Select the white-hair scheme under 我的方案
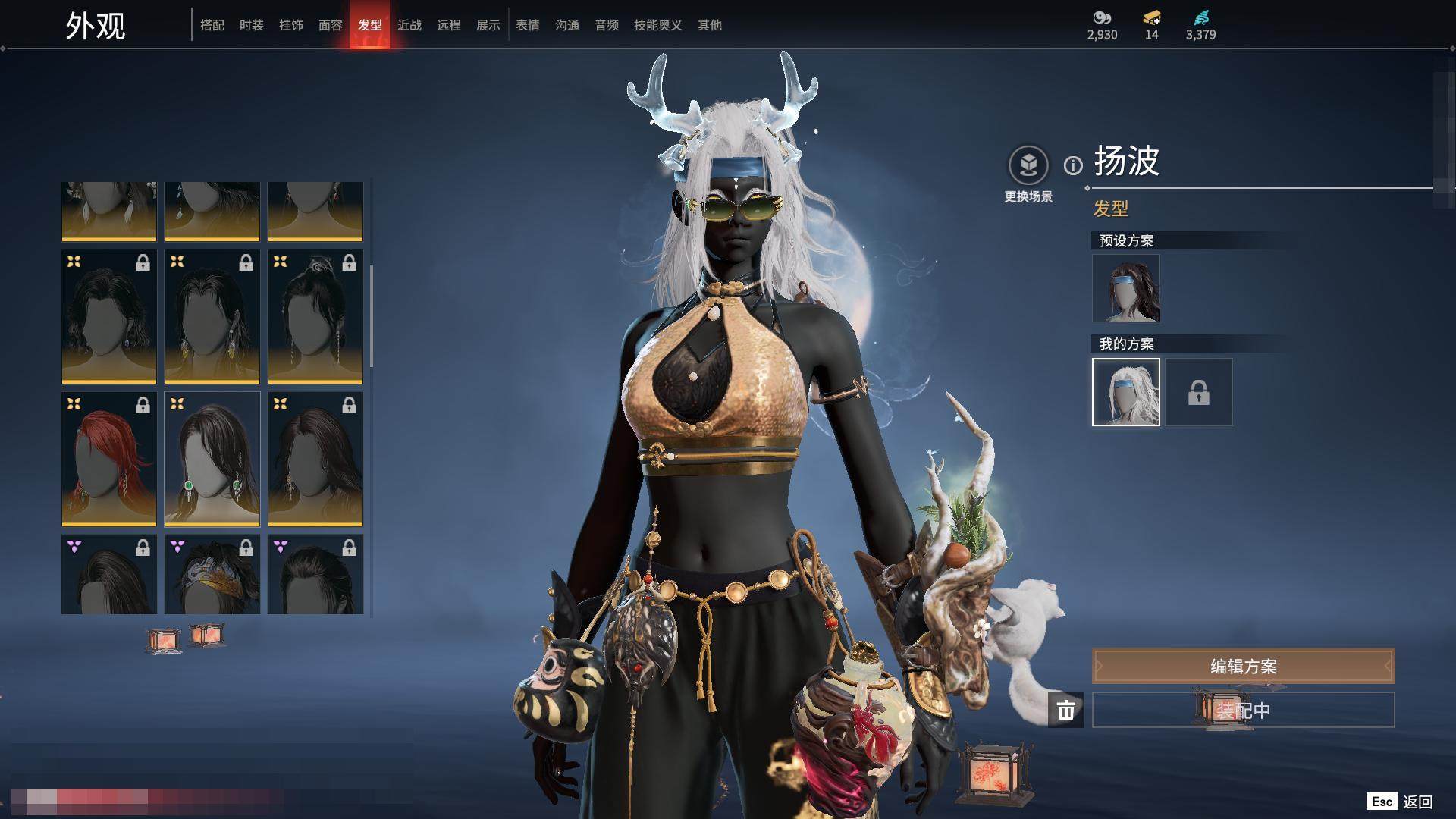Image resolution: width=1456 pixels, height=819 pixels. coord(1126,392)
